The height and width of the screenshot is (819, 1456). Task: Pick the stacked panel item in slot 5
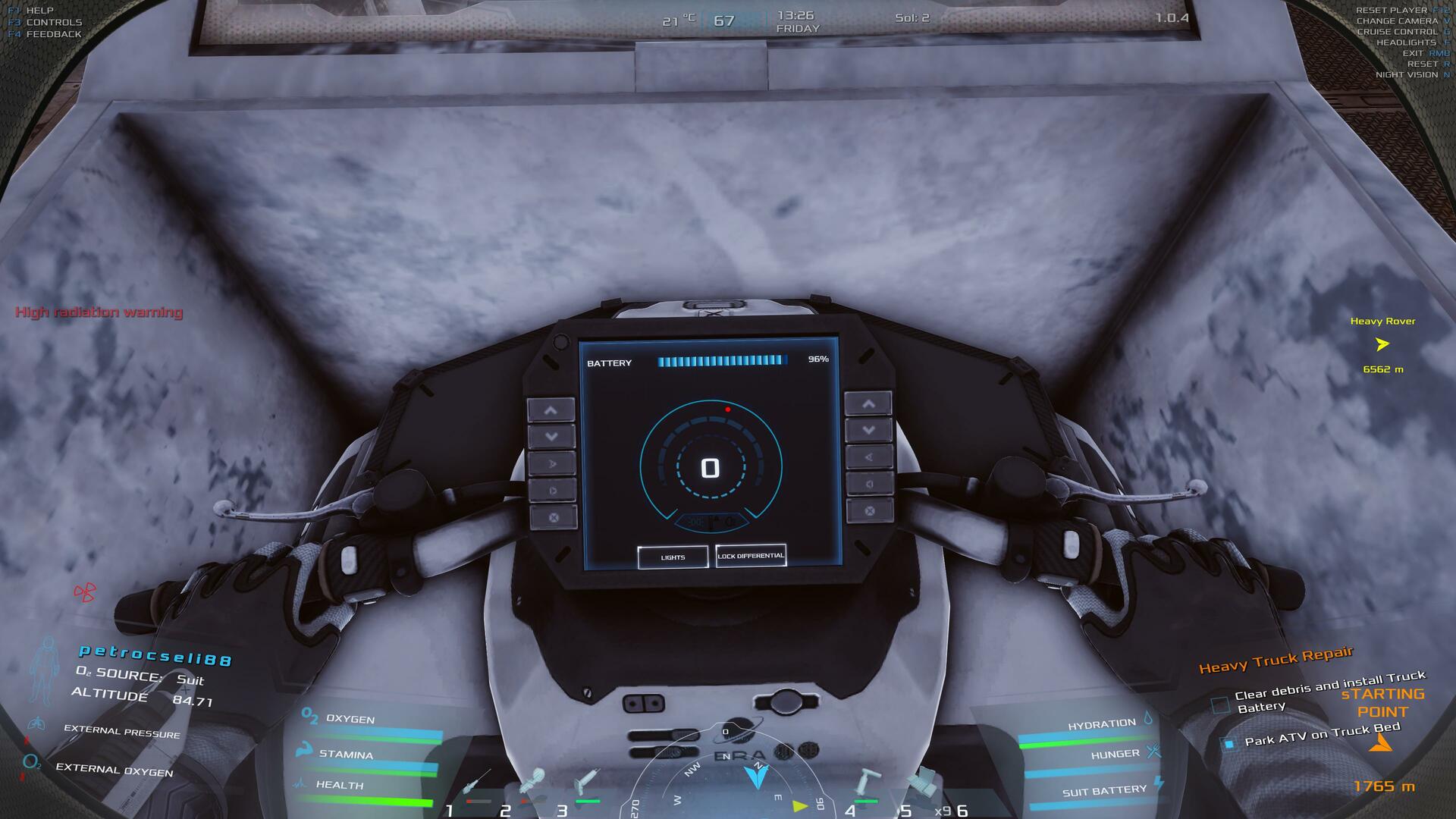923,783
